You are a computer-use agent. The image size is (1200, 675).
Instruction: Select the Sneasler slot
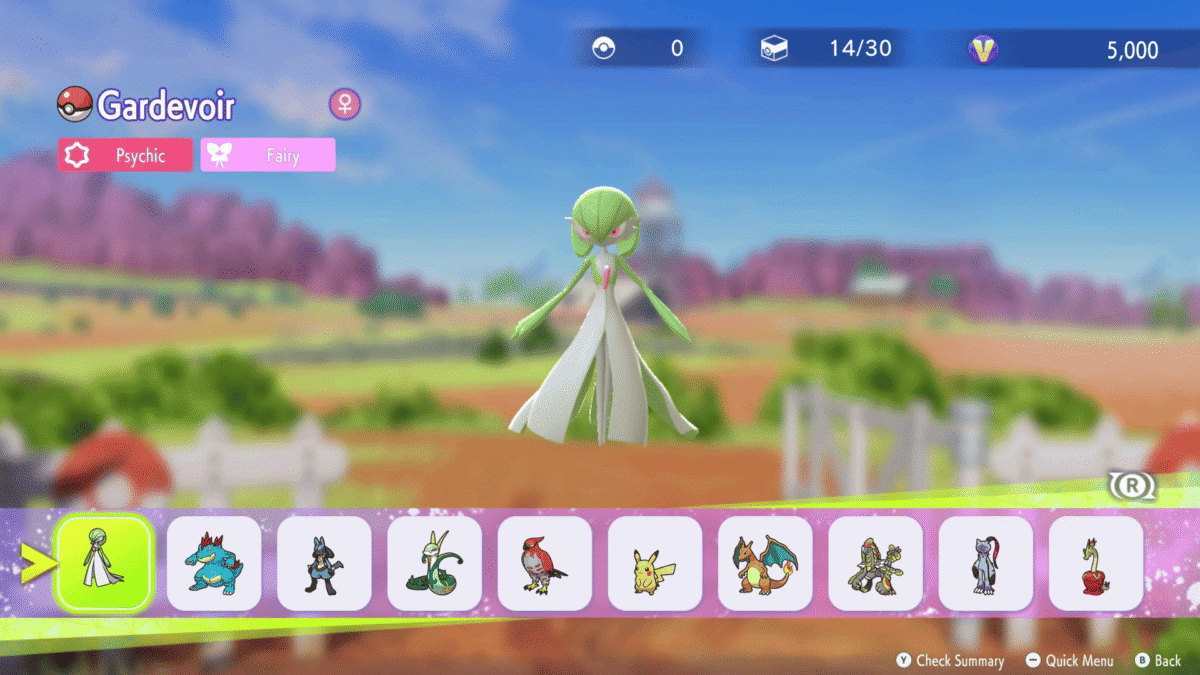[x=986, y=563]
